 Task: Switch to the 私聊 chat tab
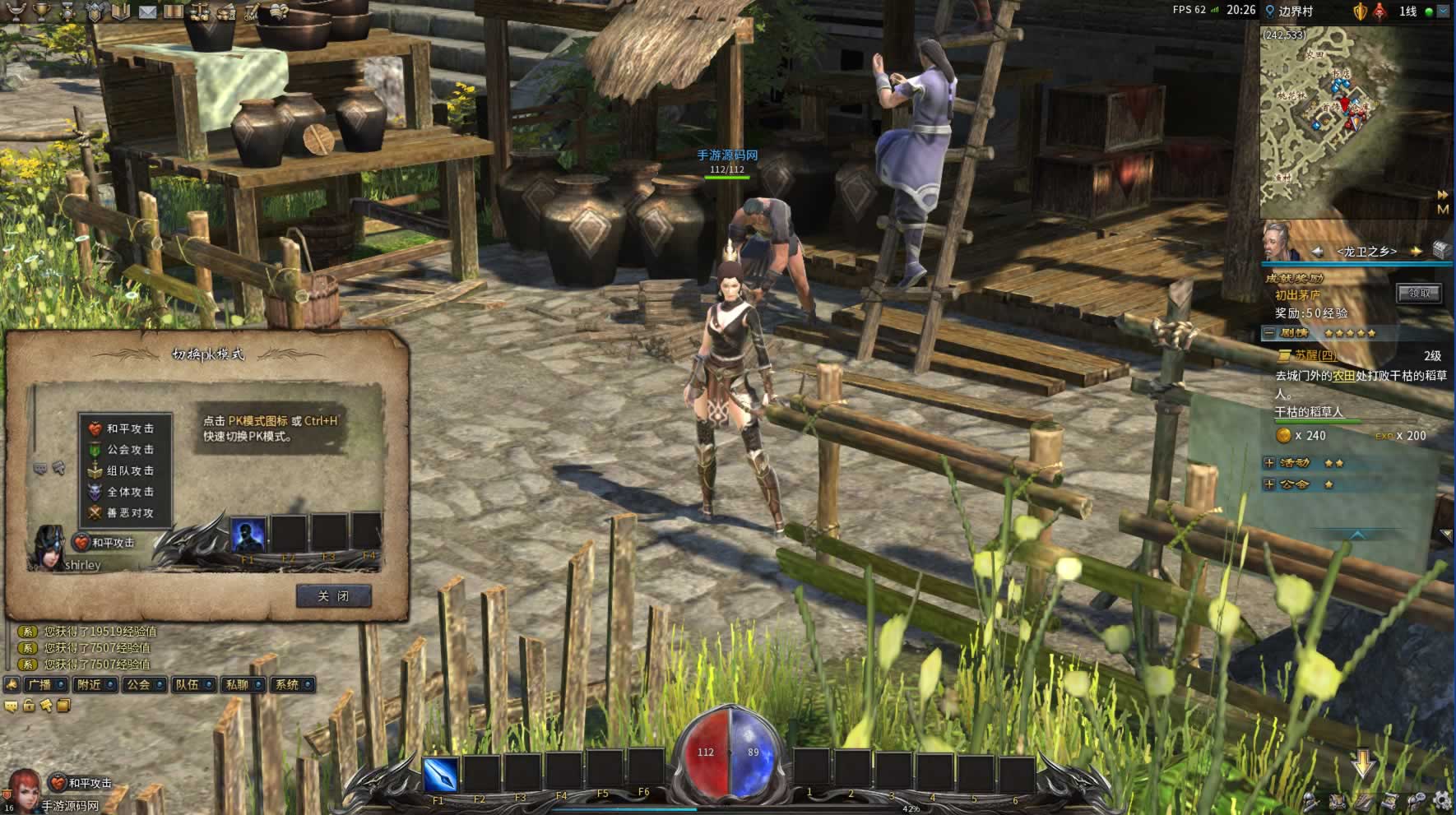click(x=237, y=684)
